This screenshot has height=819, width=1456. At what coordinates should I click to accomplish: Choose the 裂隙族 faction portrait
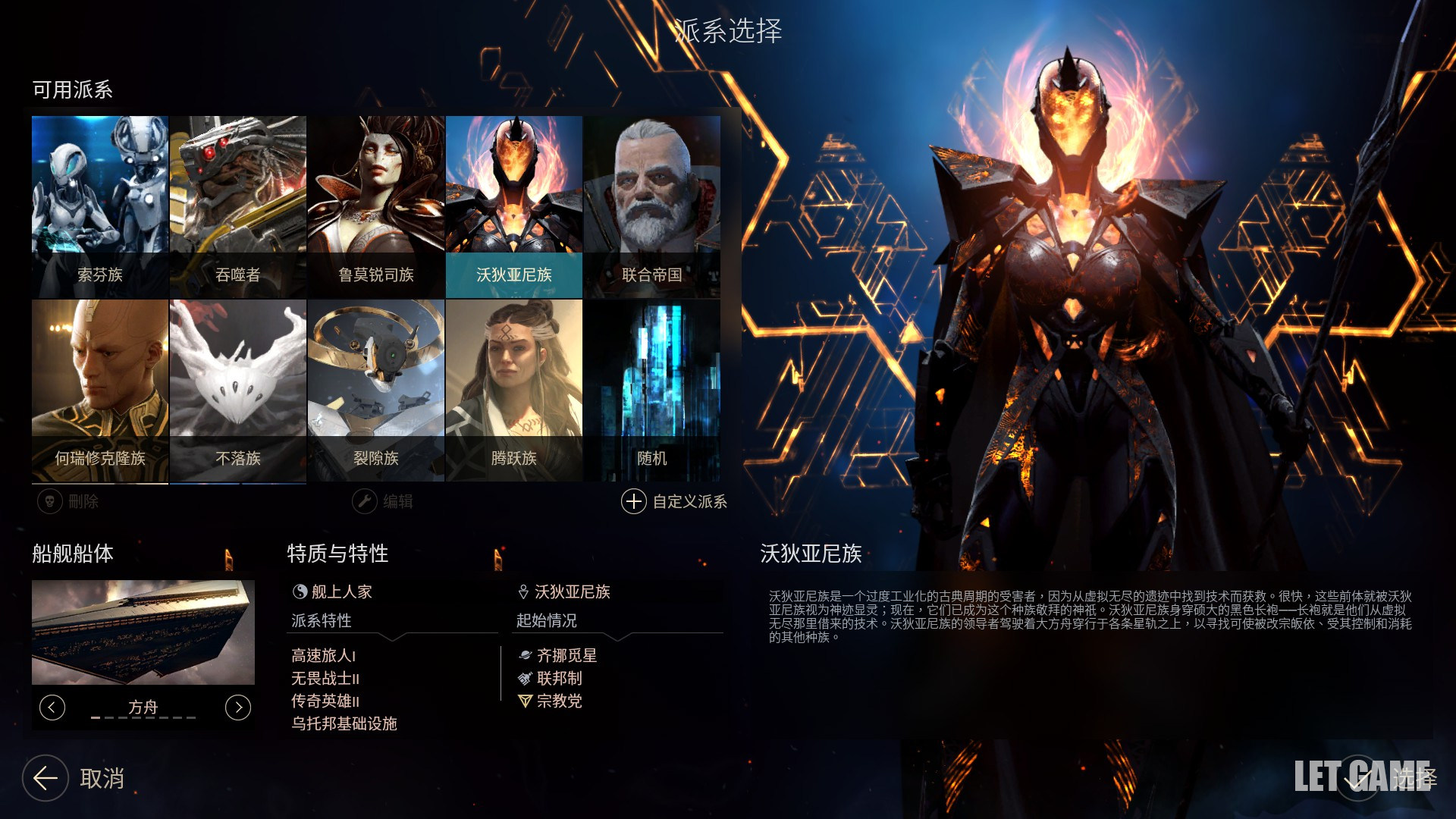click(376, 388)
